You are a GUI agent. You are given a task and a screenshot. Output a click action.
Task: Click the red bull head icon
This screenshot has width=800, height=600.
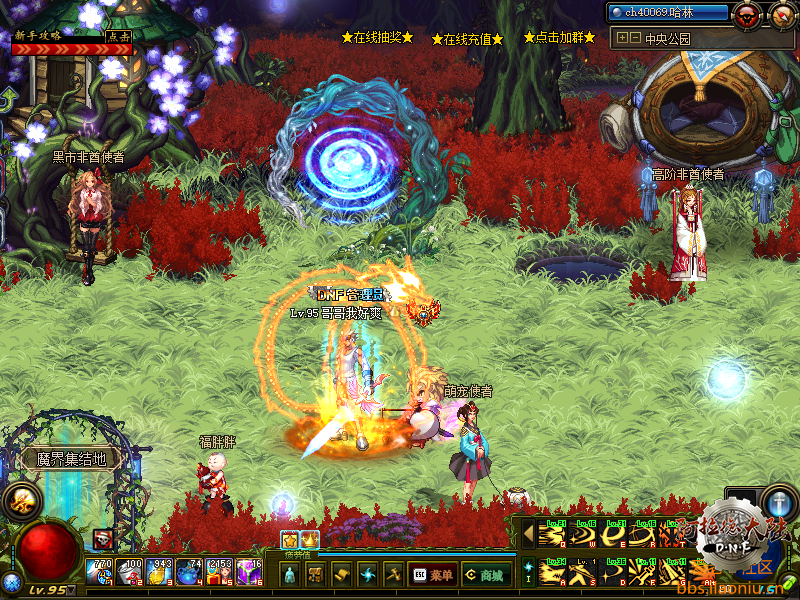coord(745,15)
